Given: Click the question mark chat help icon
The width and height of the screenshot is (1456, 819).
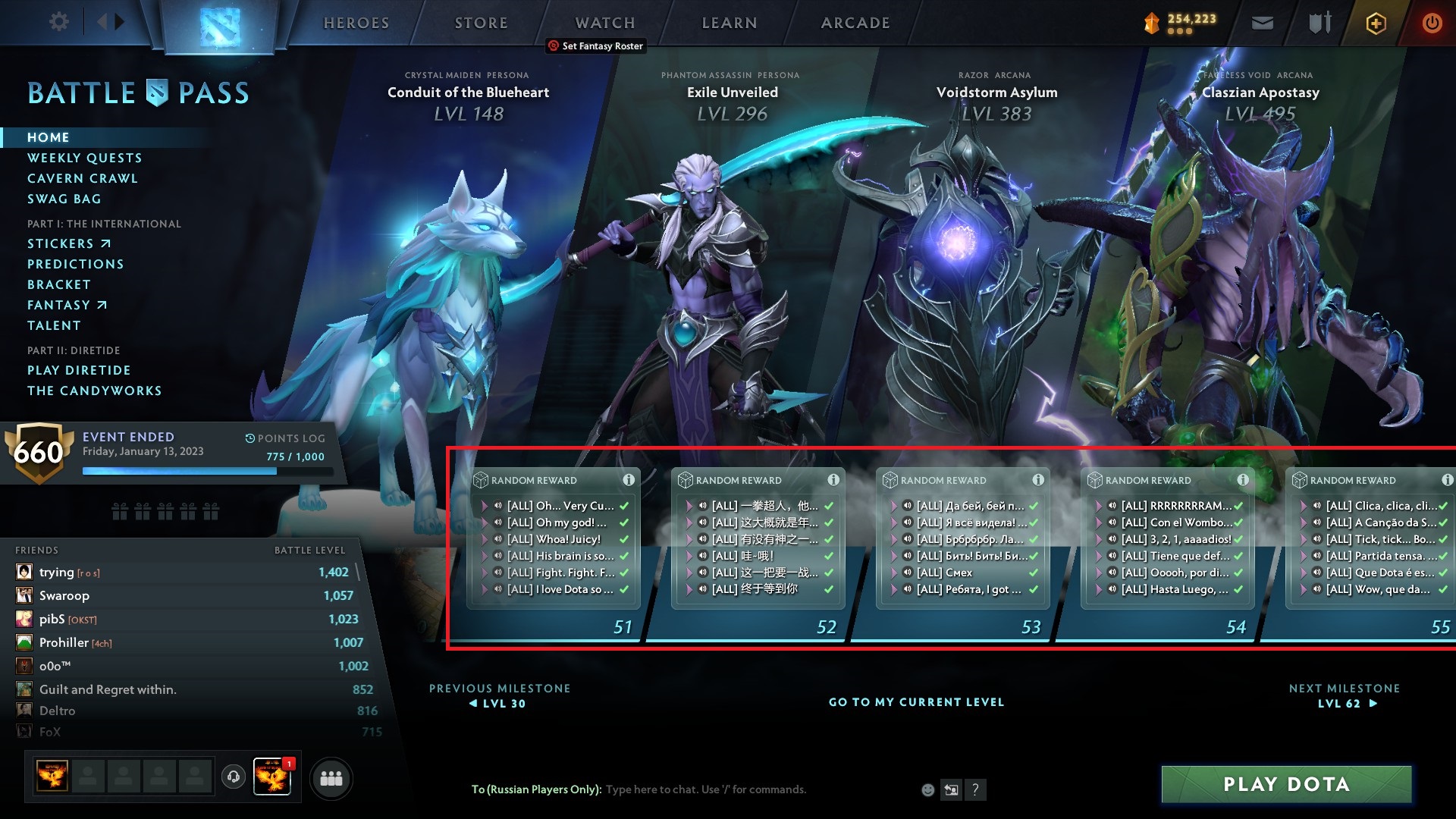Looking at the screenshot, I should coord(975,789).
